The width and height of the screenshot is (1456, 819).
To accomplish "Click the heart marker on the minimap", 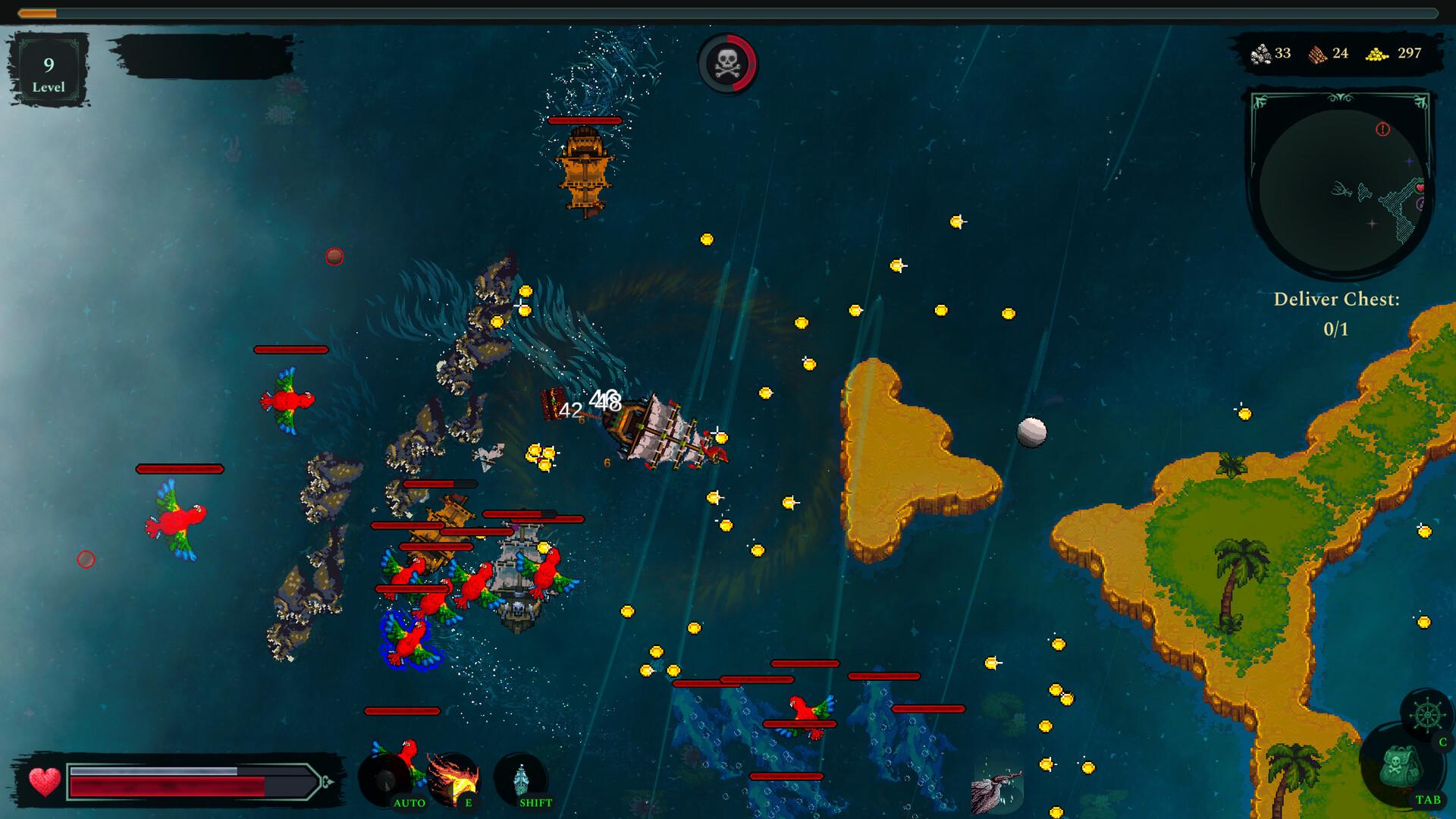I will pyautogui.click(x=1420, y=188).
